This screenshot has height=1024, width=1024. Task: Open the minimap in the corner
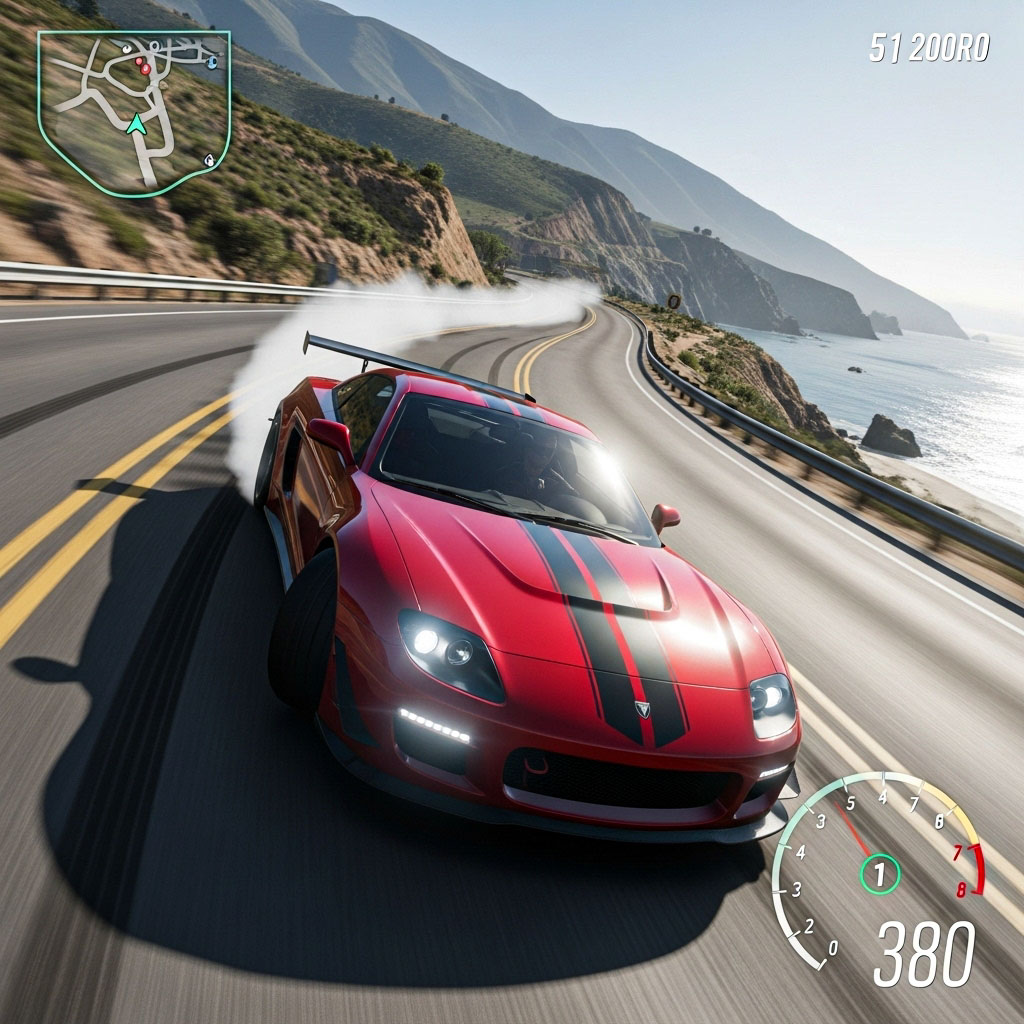point(134,110)
